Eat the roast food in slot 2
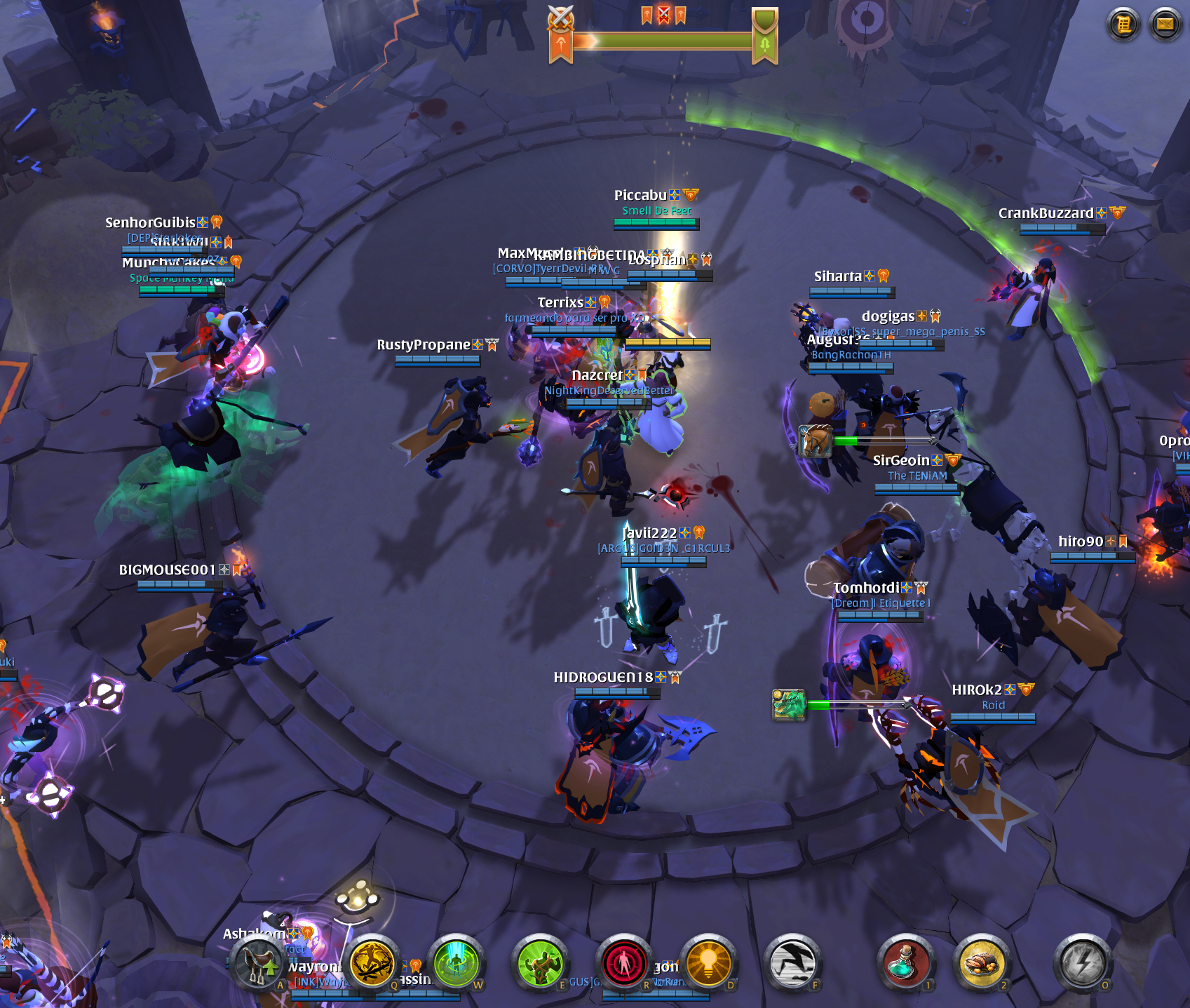The height and width of the screenshot is (1008, 1190). [x=982, y=962]
